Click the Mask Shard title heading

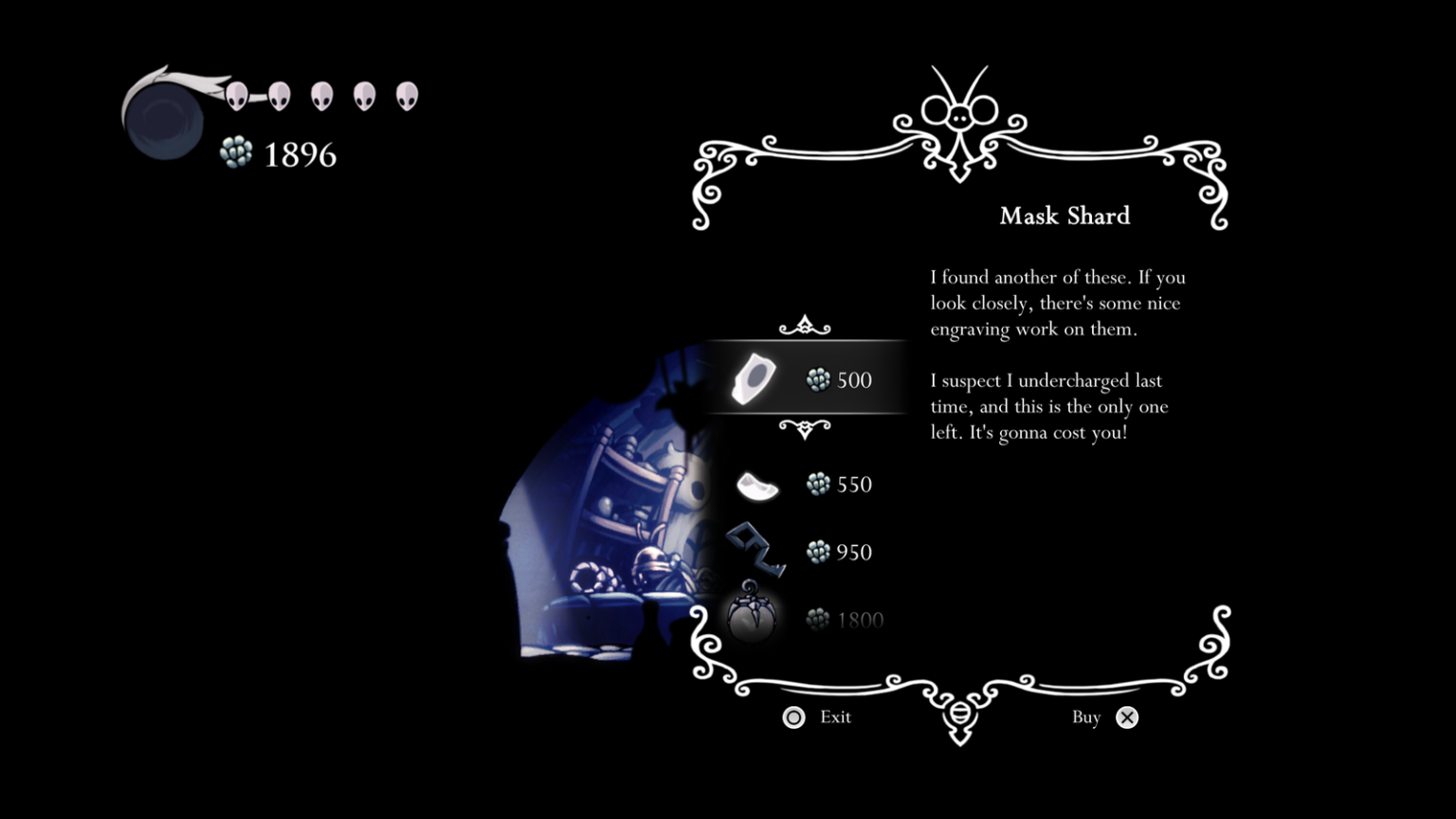click(x=1064, y=216)
